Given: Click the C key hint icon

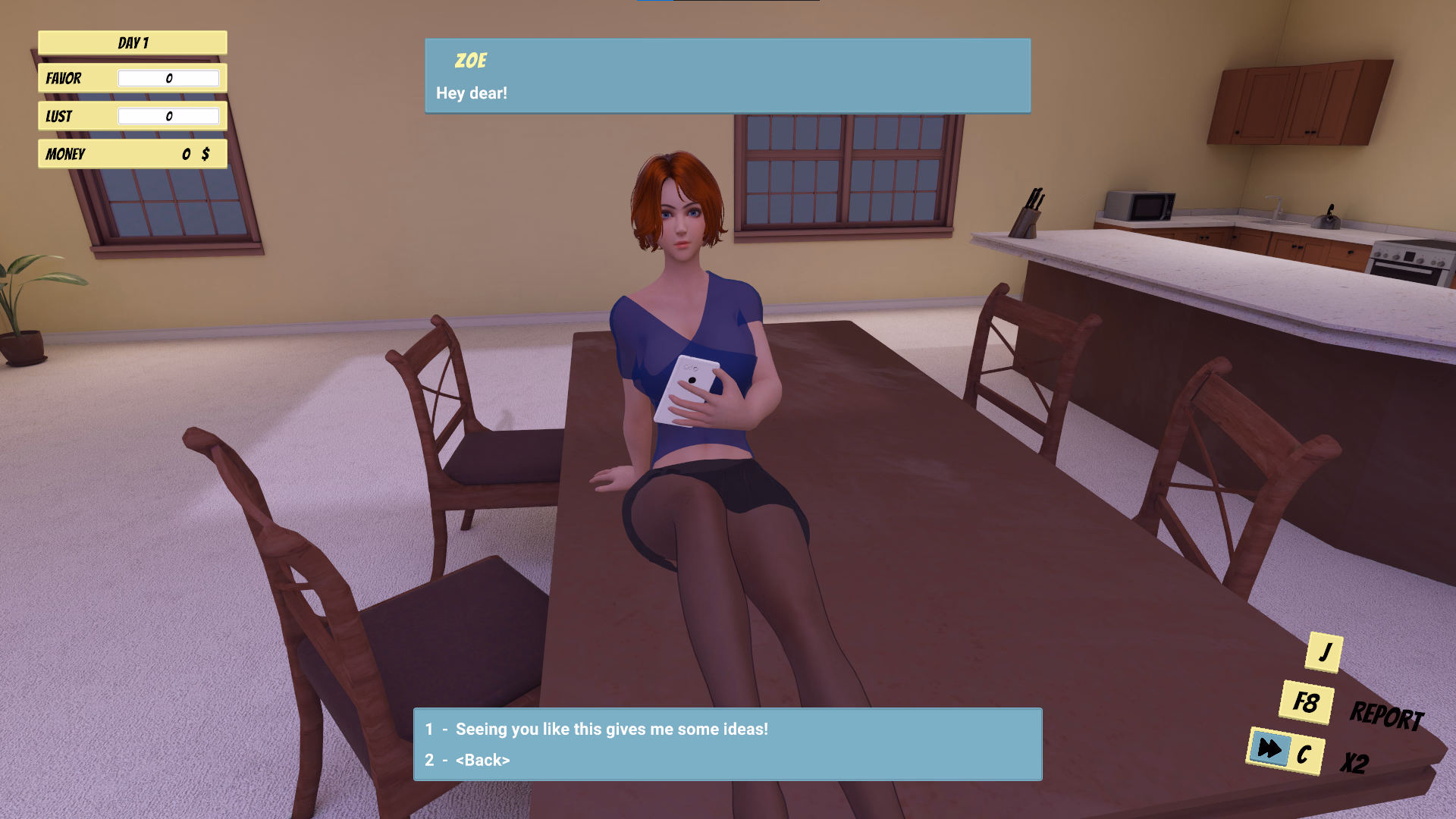Looking at the screenshot, I should tap(1304, 755).
